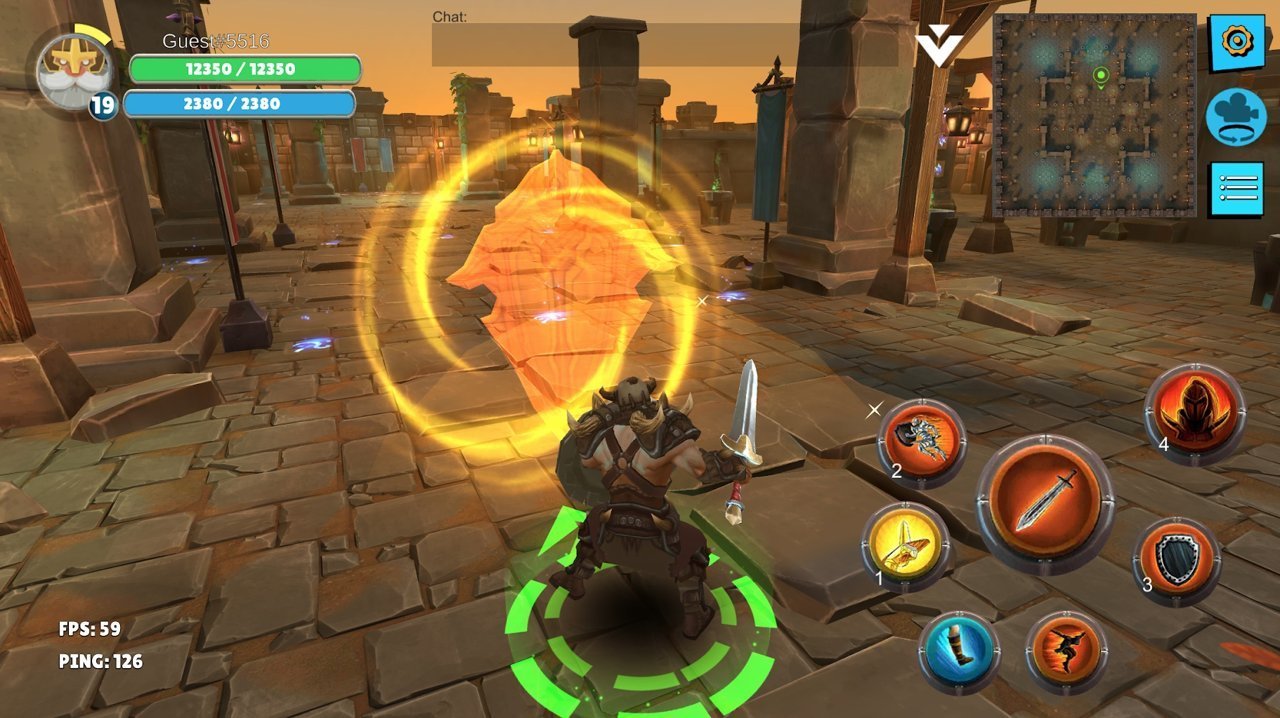This screenshot has width=1280, height=718.
Task: Select the chat message box
Action: pos(665,45)
